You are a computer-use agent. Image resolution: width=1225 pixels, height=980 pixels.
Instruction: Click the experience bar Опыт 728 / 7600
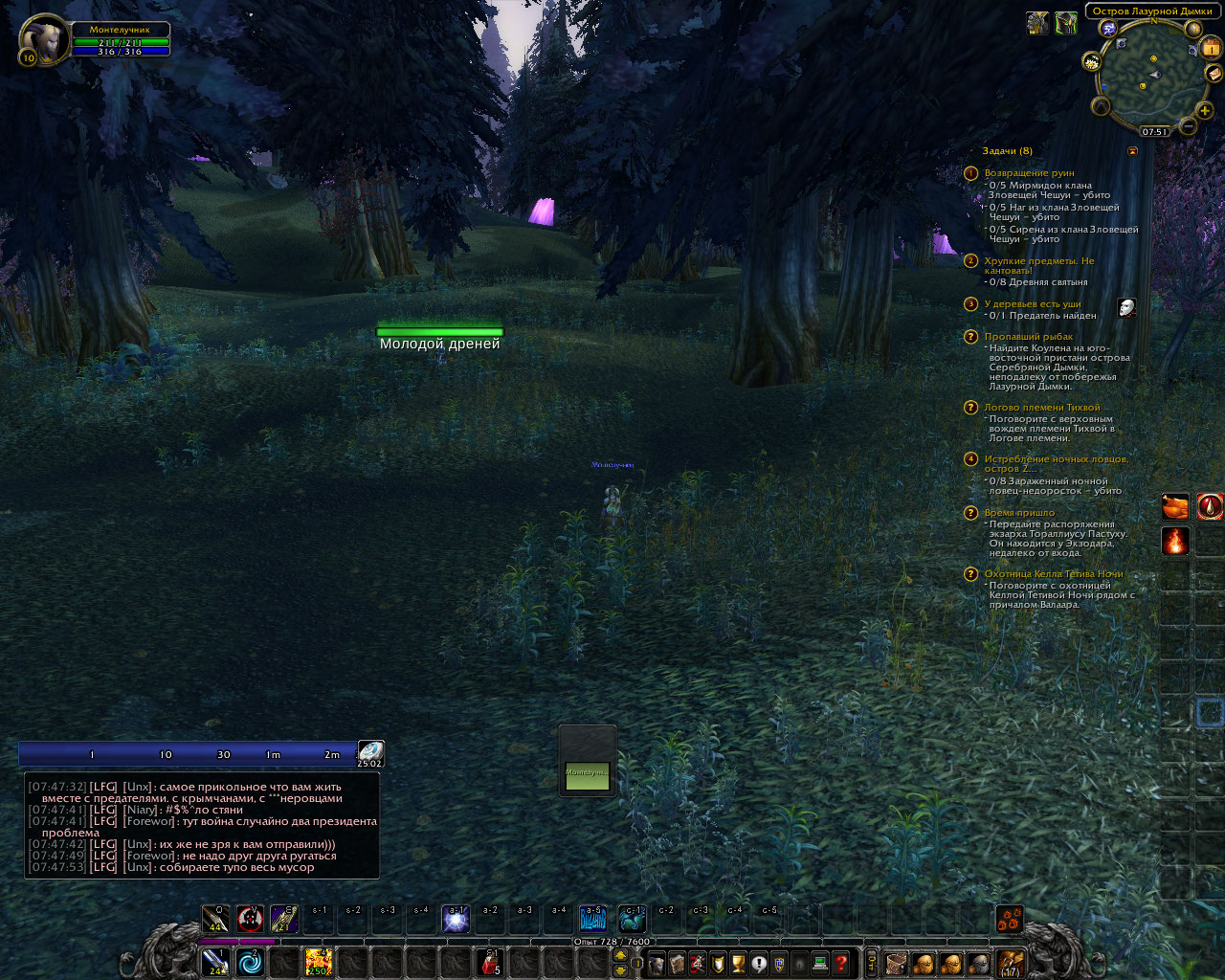(612, 941)
